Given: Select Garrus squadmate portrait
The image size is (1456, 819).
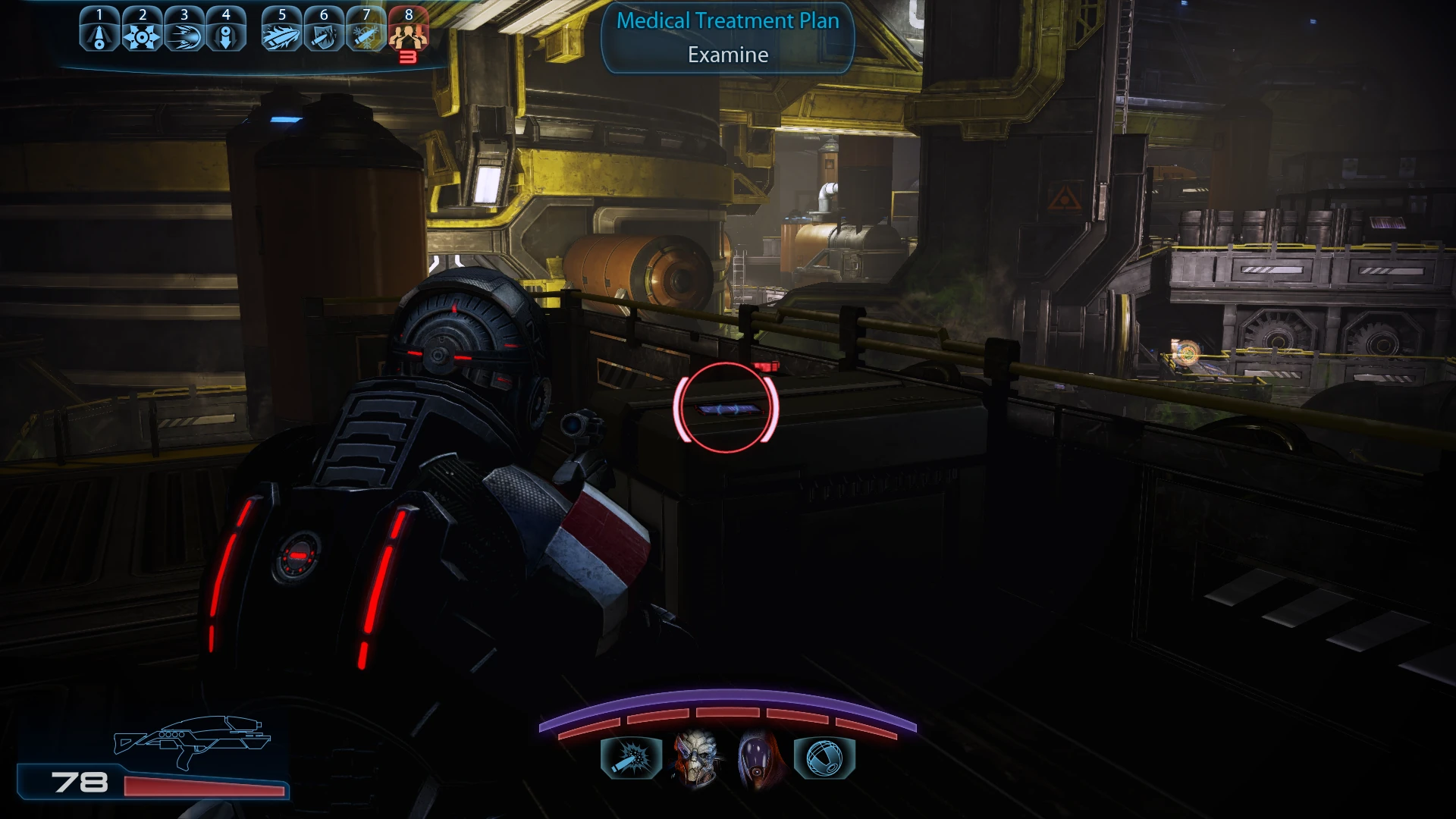Looking at the screenshot, I should point(695,757).
